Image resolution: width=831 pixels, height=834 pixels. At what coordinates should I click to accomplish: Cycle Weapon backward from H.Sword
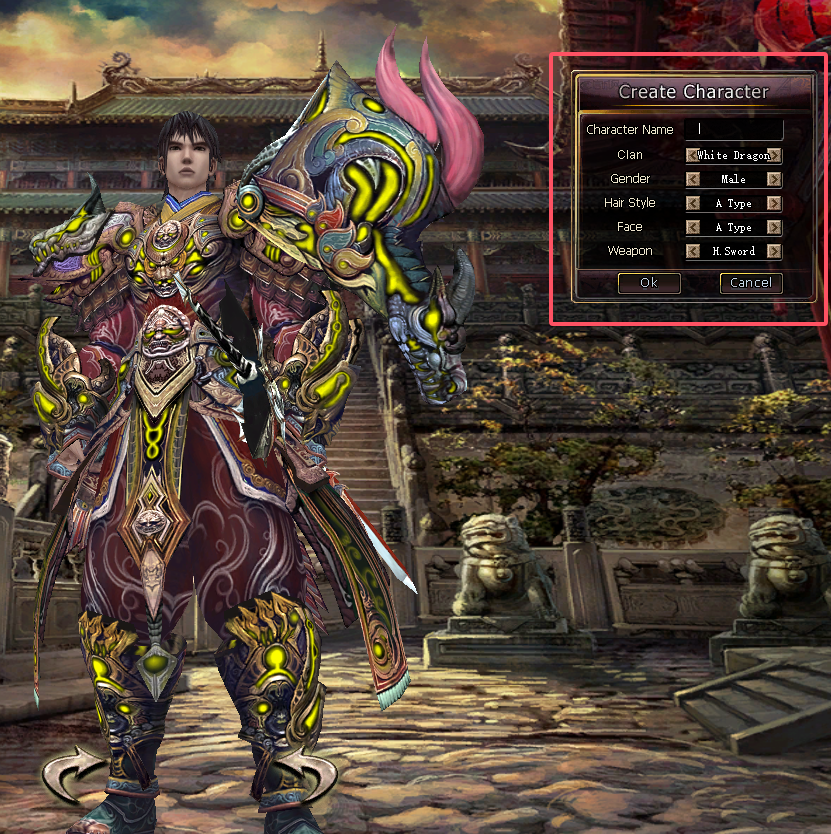[x=692, y=251]
